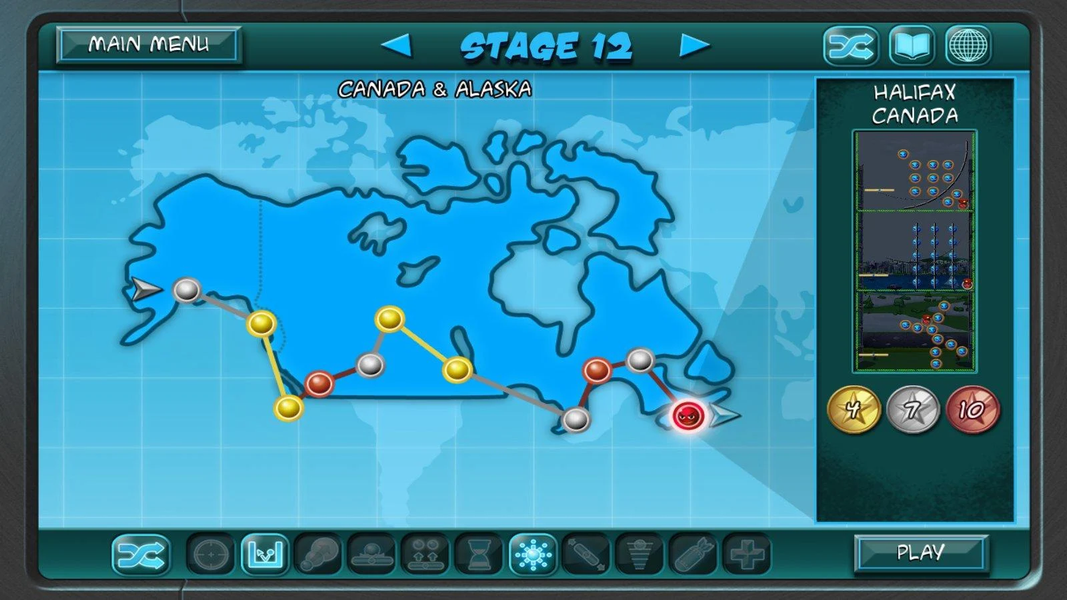The image size is (1067, 600).
Task: Open the globe world map
Action: point(968,46)
